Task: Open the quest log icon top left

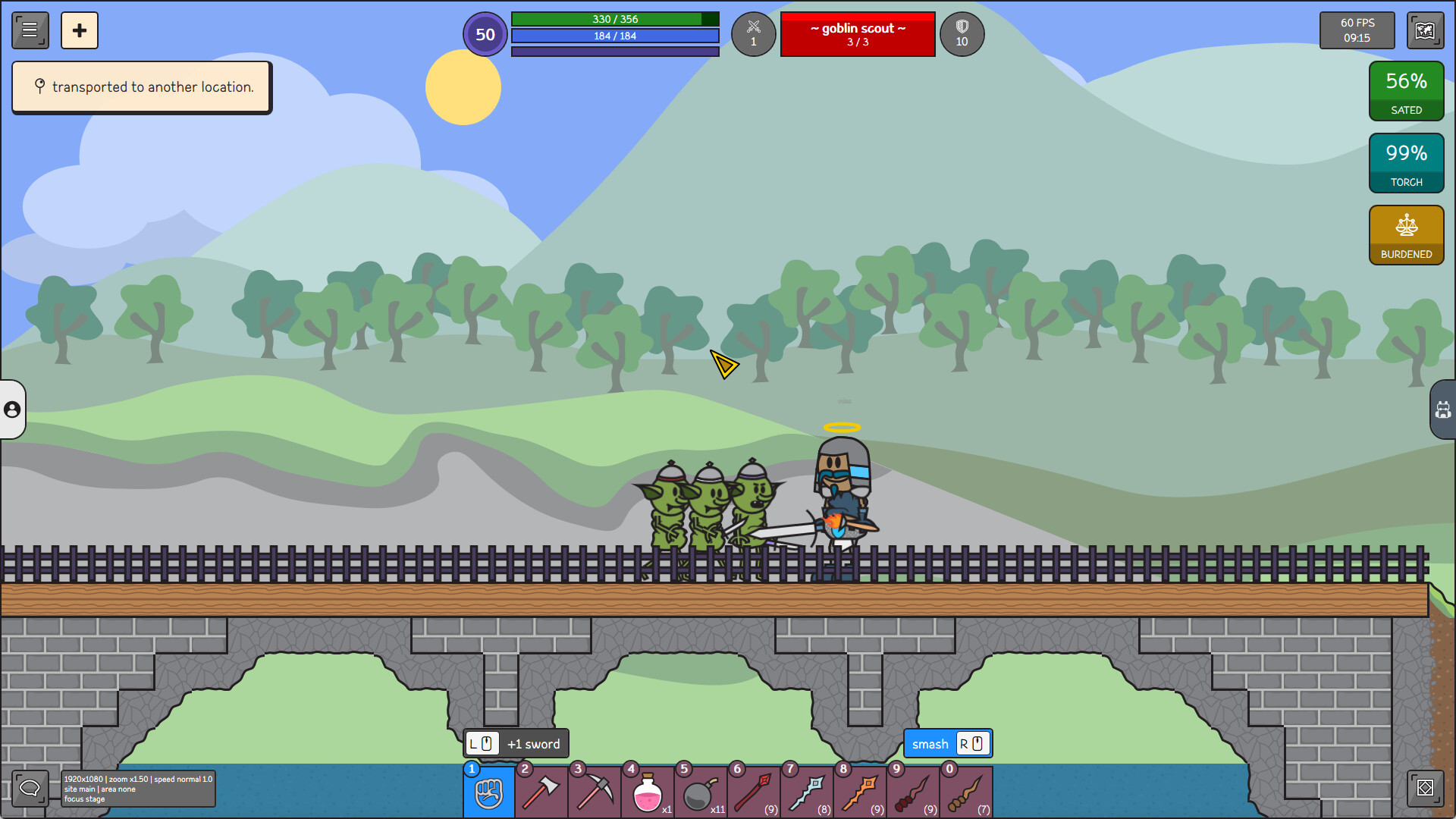Action: pos(30,30)
